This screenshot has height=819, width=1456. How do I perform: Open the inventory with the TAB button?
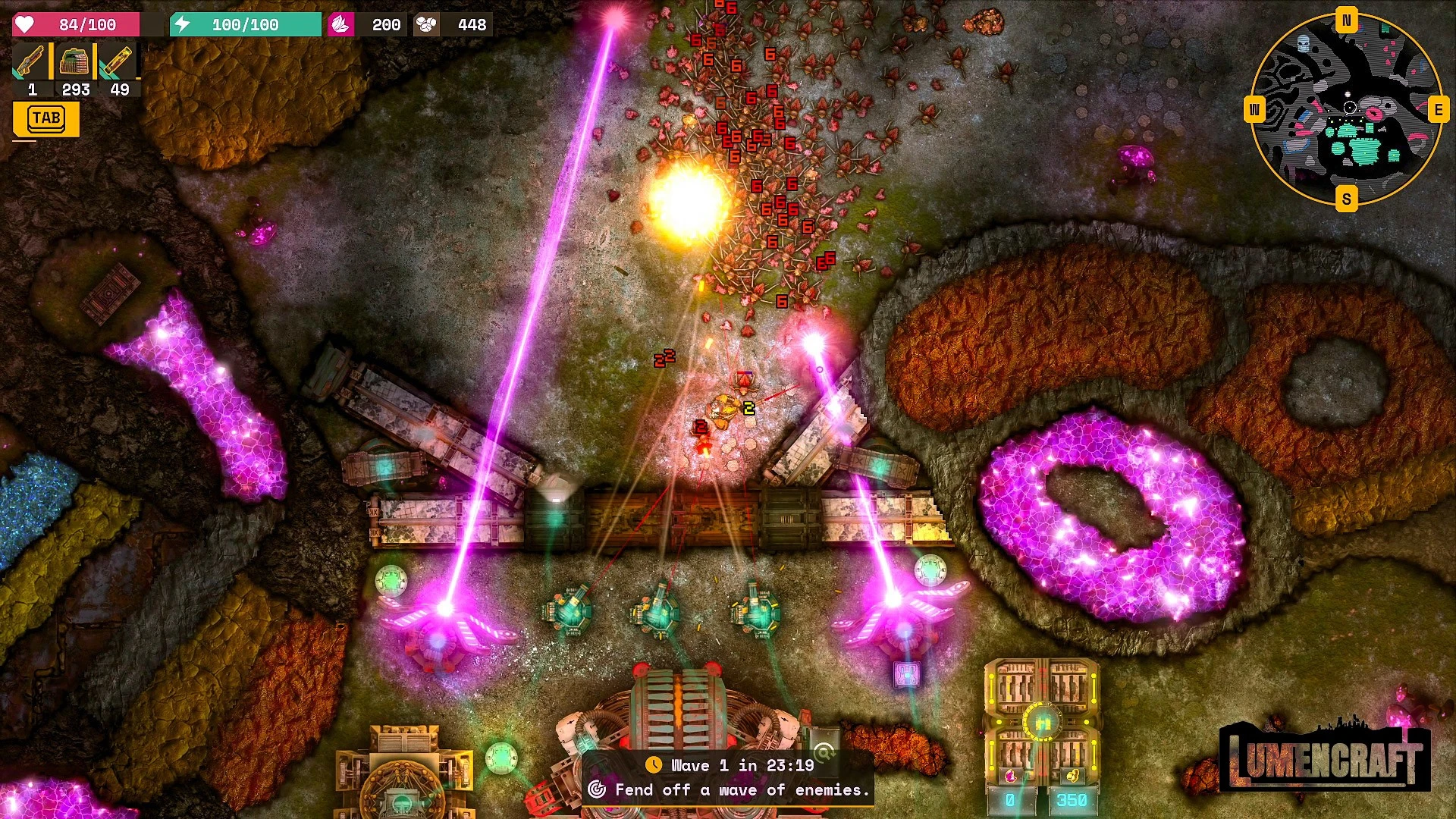[x=46, y=119]
